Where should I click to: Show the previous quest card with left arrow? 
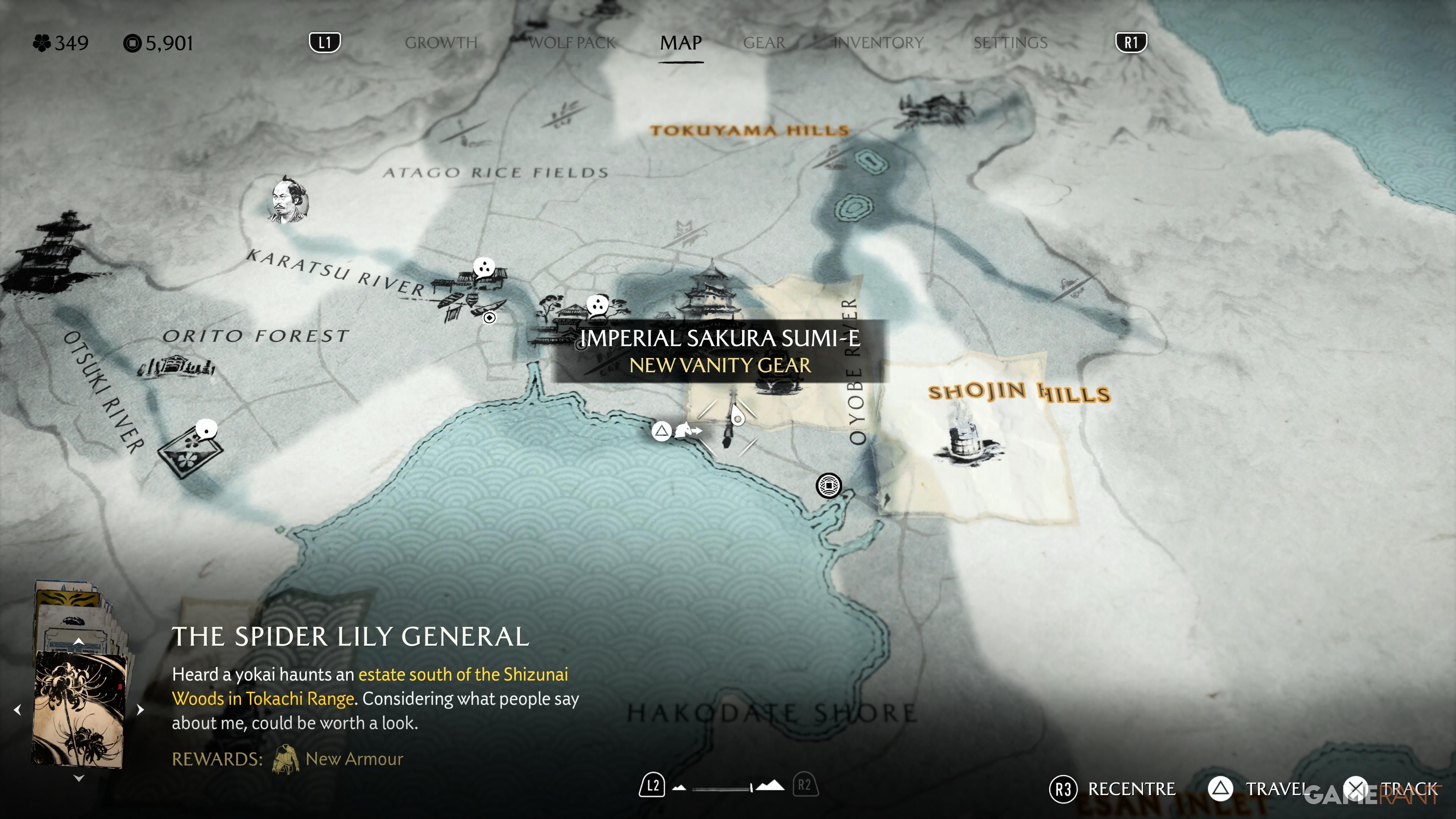[x=17, y=709]
